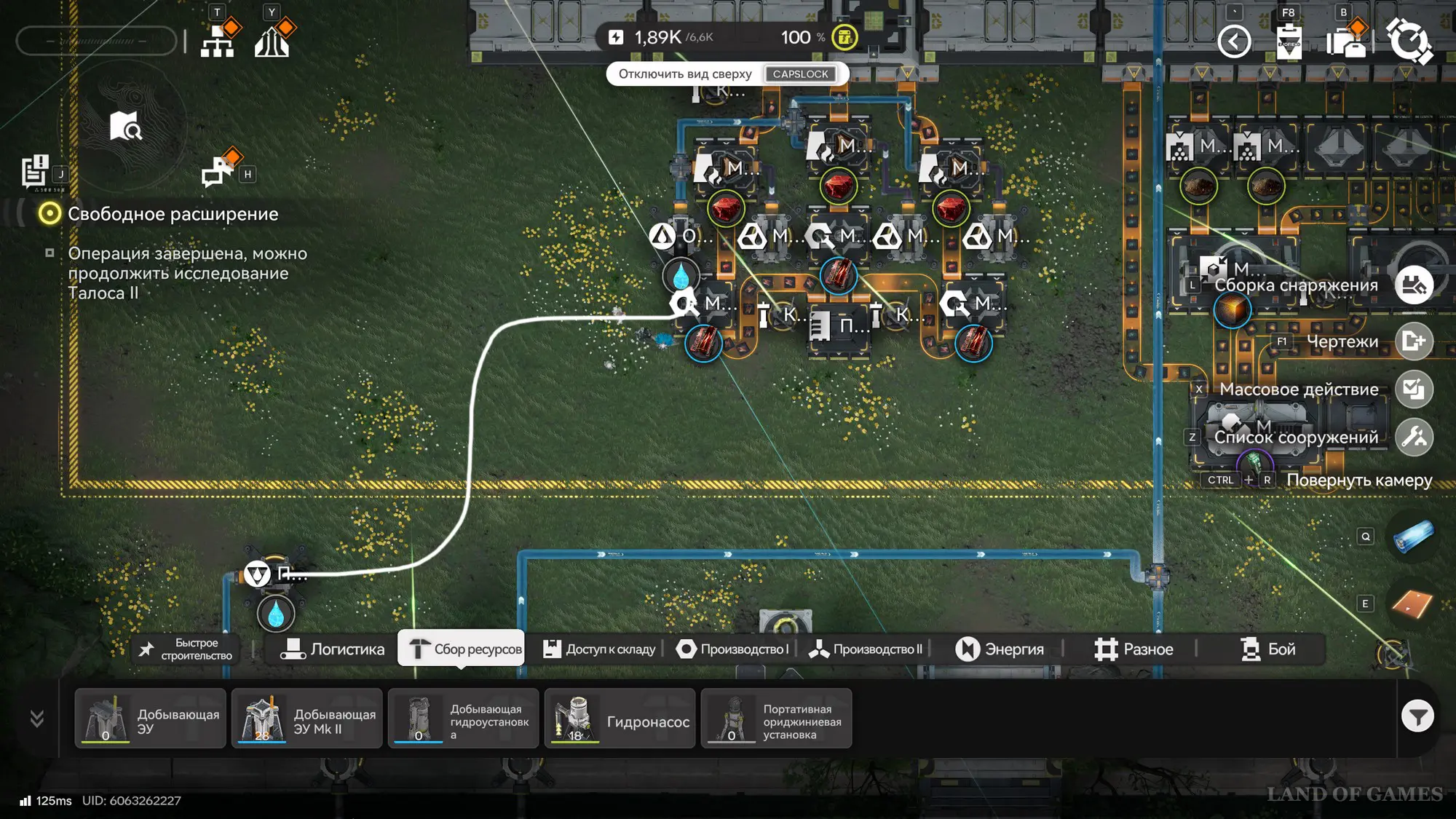The image size is (1456, 819).
Task: Activate Массовое действие tool
Action: coord(1414,389)
